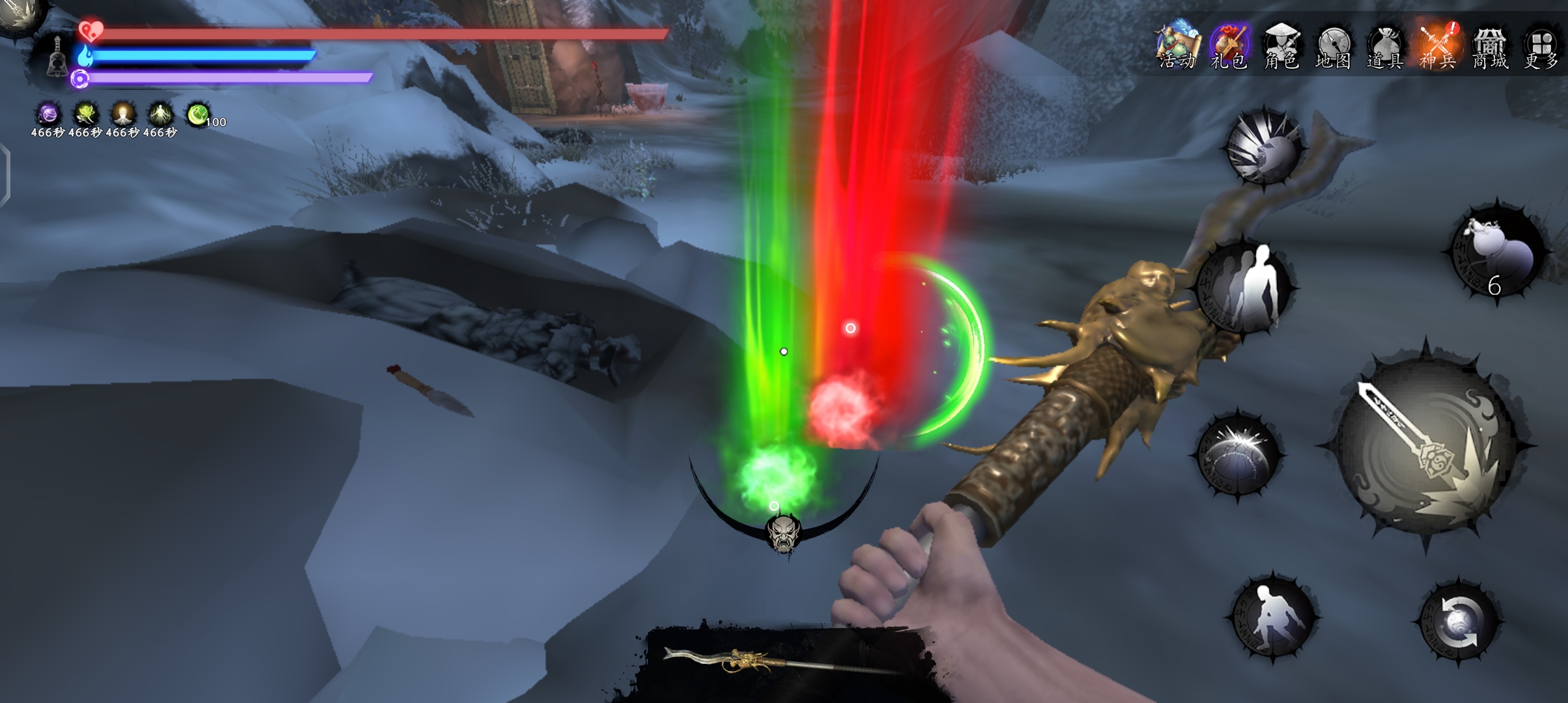Open the 神兵 weapons menu
This screenshot has width=1568, height=703.
pos(1438,46)
